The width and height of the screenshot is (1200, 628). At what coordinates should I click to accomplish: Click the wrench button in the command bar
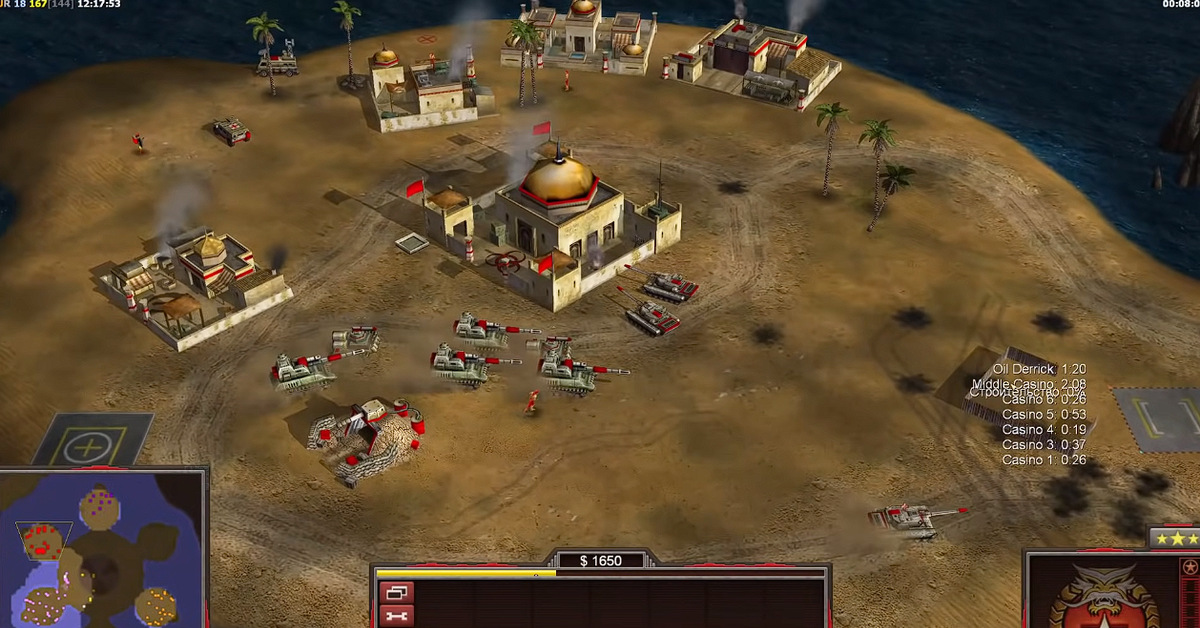396,617
